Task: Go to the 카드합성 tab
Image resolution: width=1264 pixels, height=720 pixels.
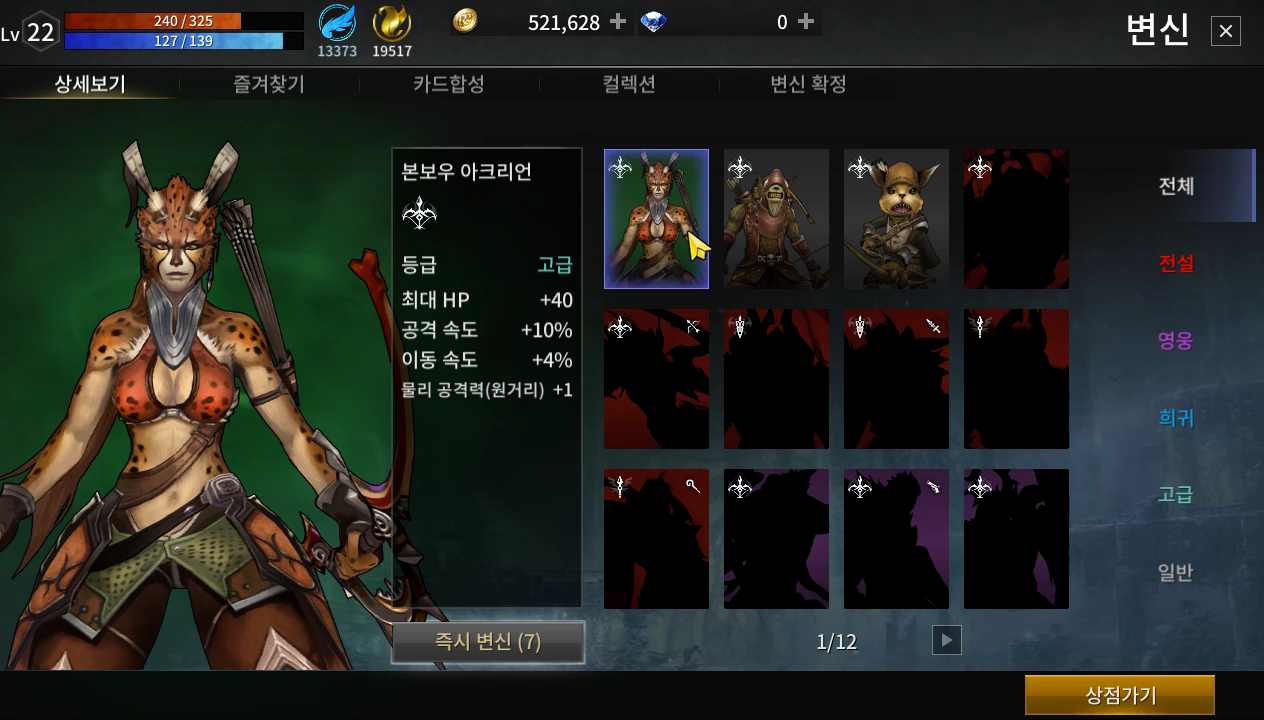Action: coord(449,84)
